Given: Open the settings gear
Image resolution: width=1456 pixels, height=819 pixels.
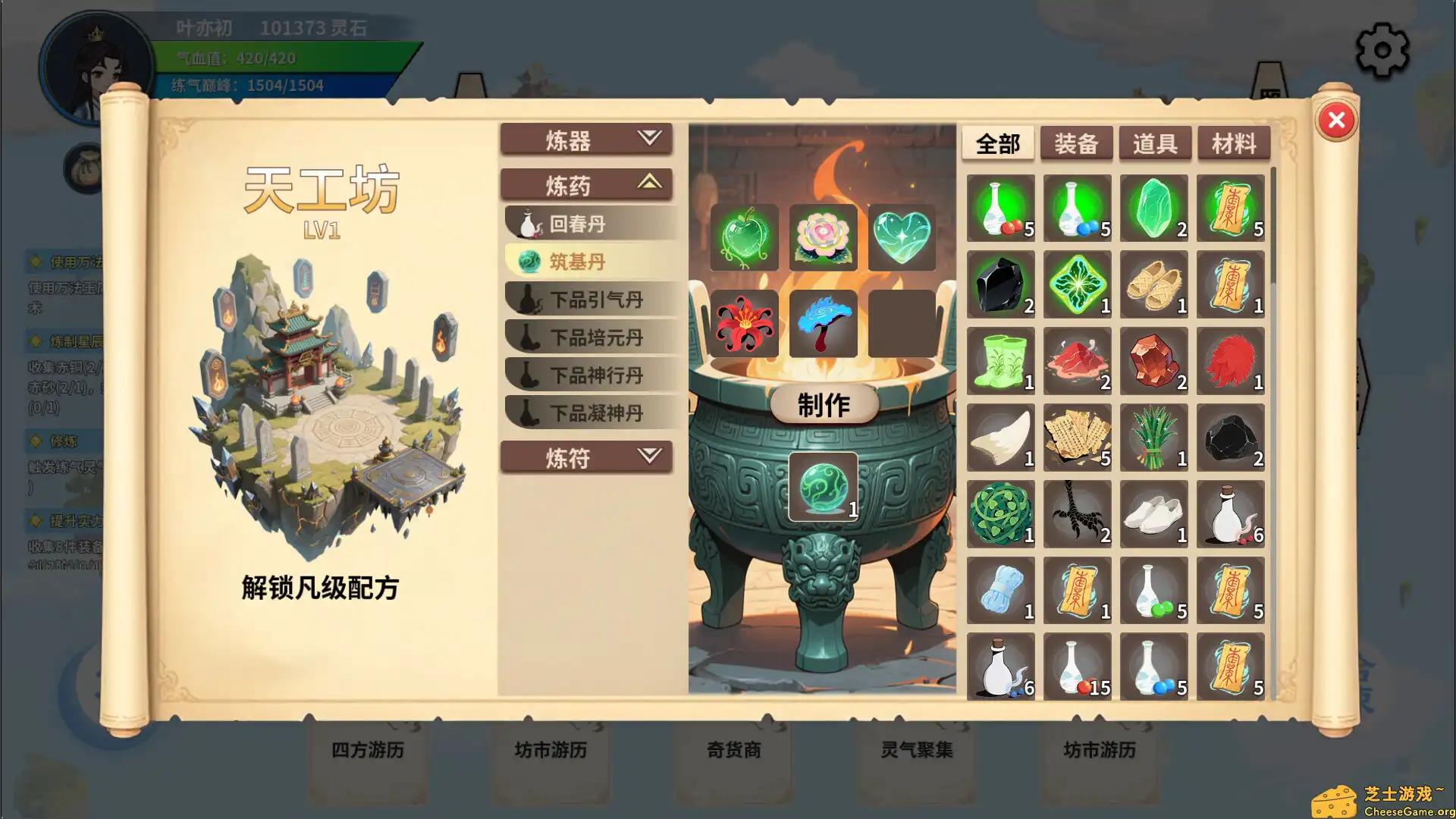Looking at the screenshot, I should coord(1382,49).
